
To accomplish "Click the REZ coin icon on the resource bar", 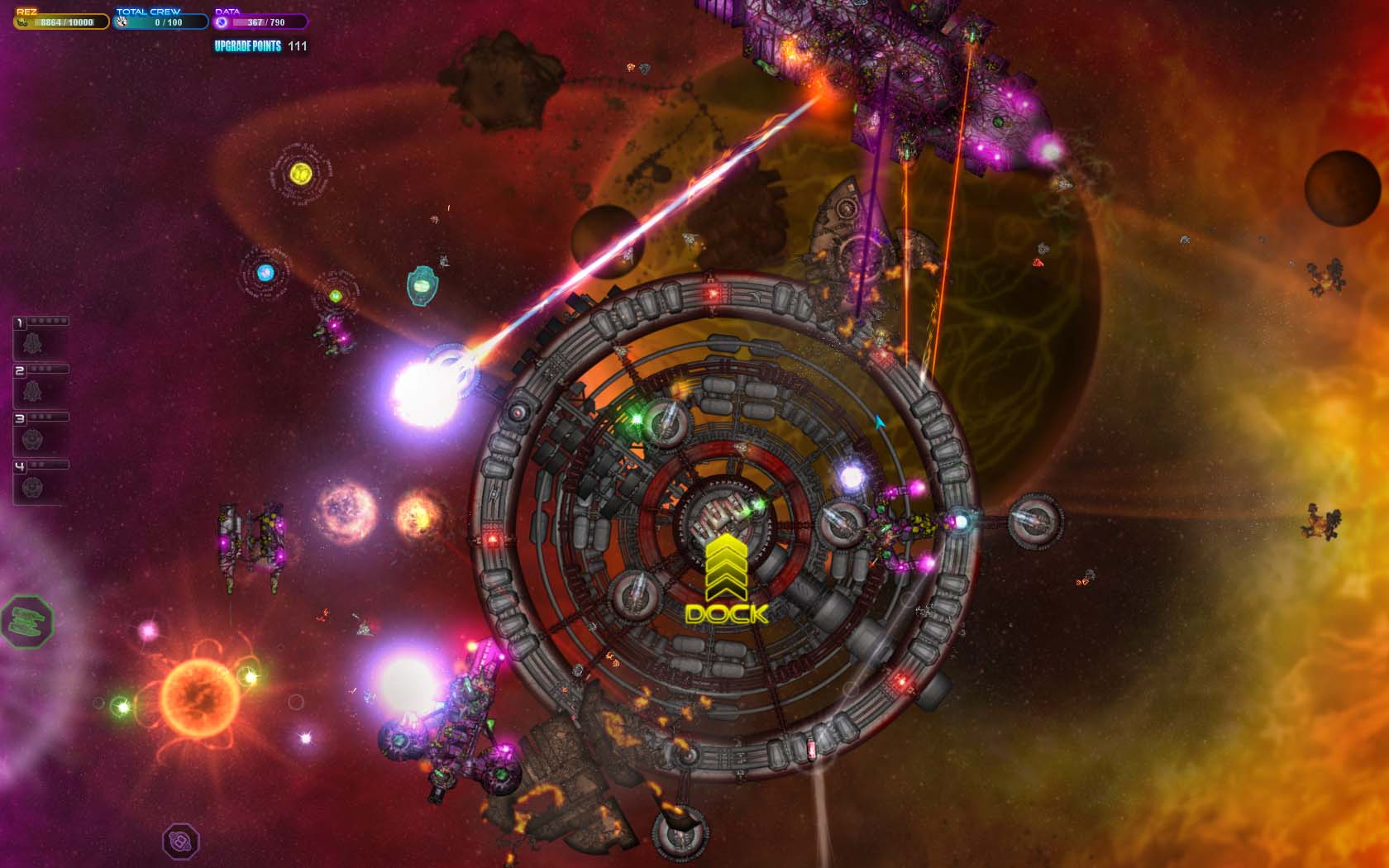I will 22,22.
